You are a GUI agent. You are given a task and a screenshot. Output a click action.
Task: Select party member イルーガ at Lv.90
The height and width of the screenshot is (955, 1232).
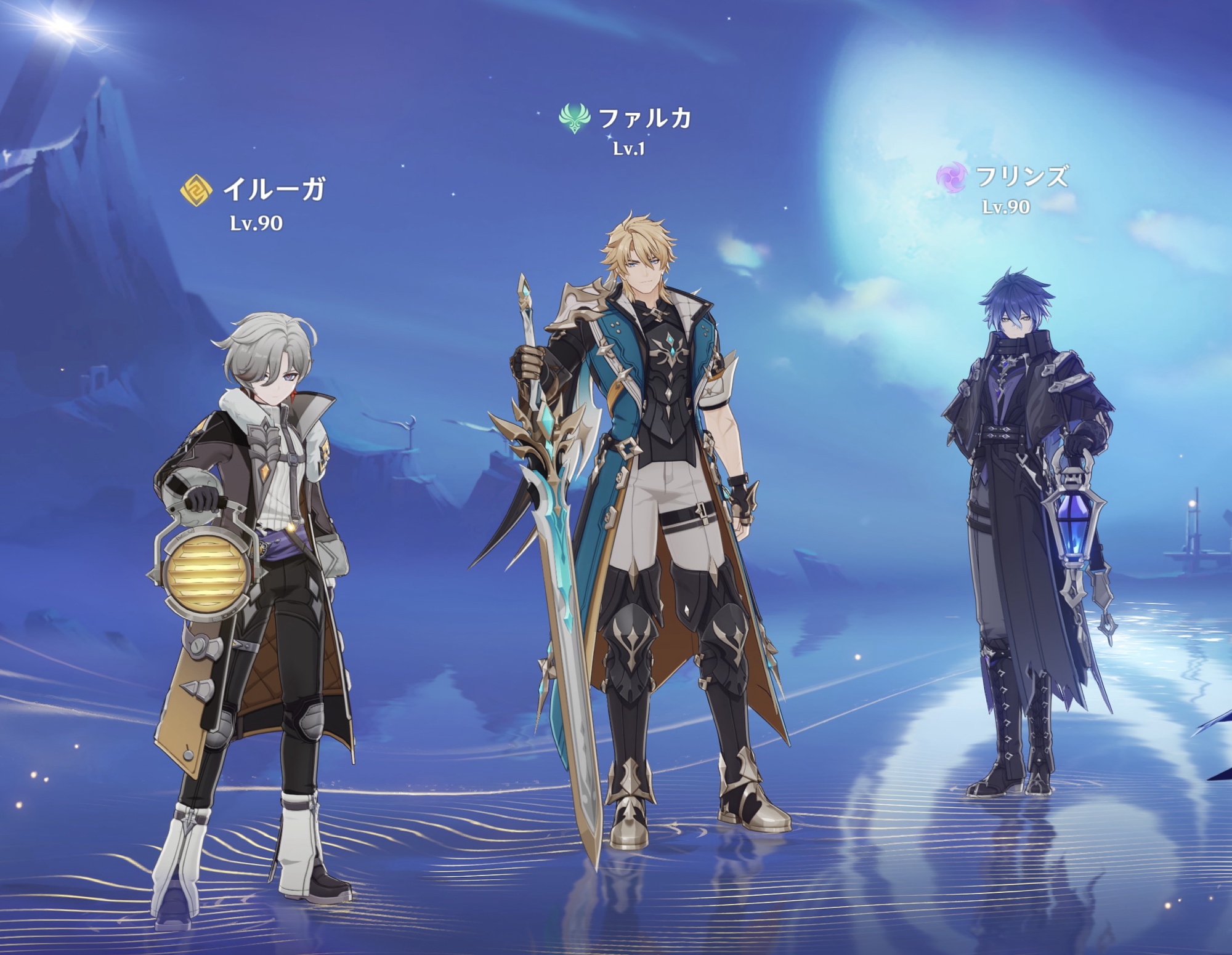click(x=254, y=554)
